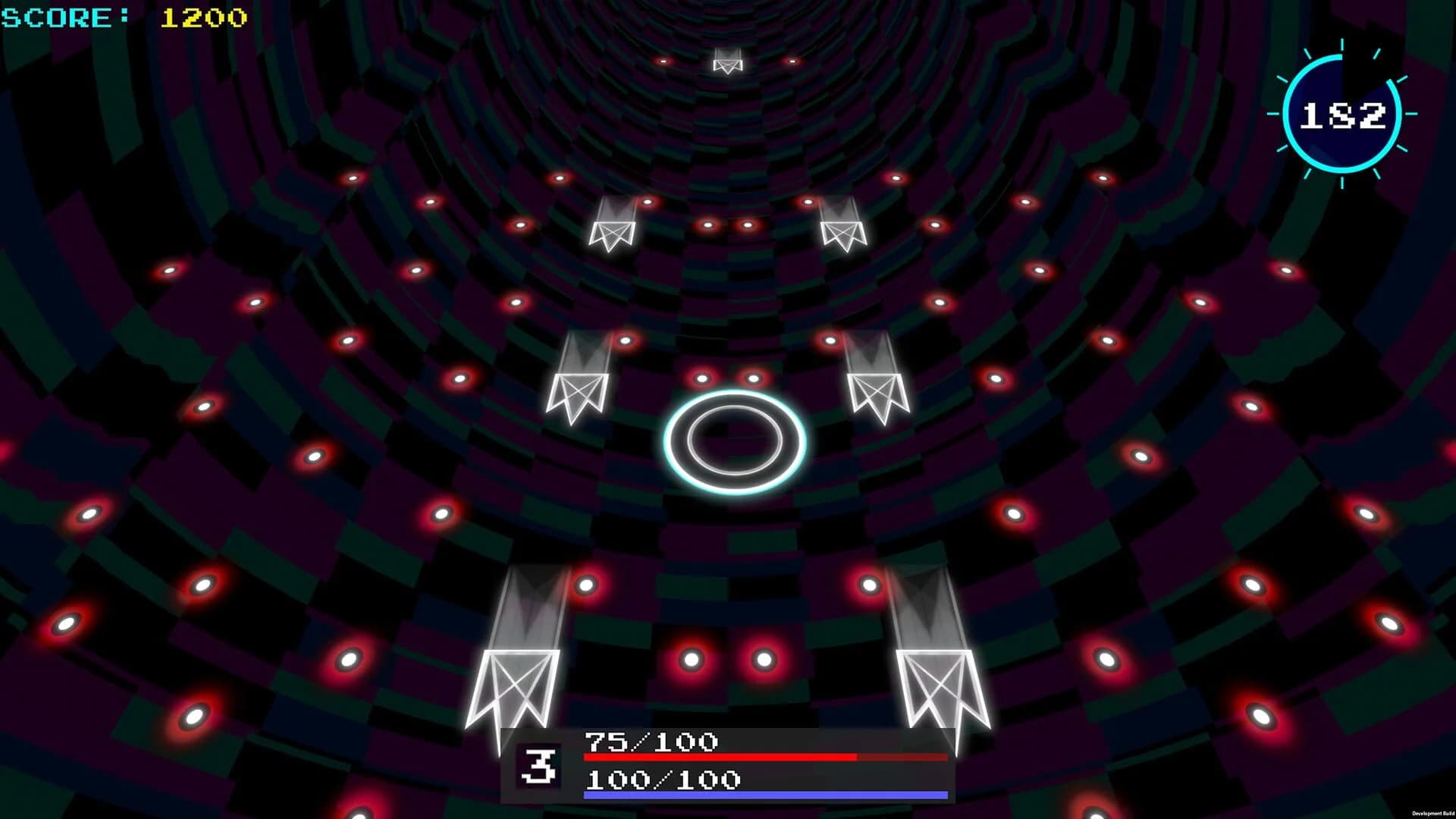
Task: Open the circular 182 countdown timer
Action: point(1342,115)
